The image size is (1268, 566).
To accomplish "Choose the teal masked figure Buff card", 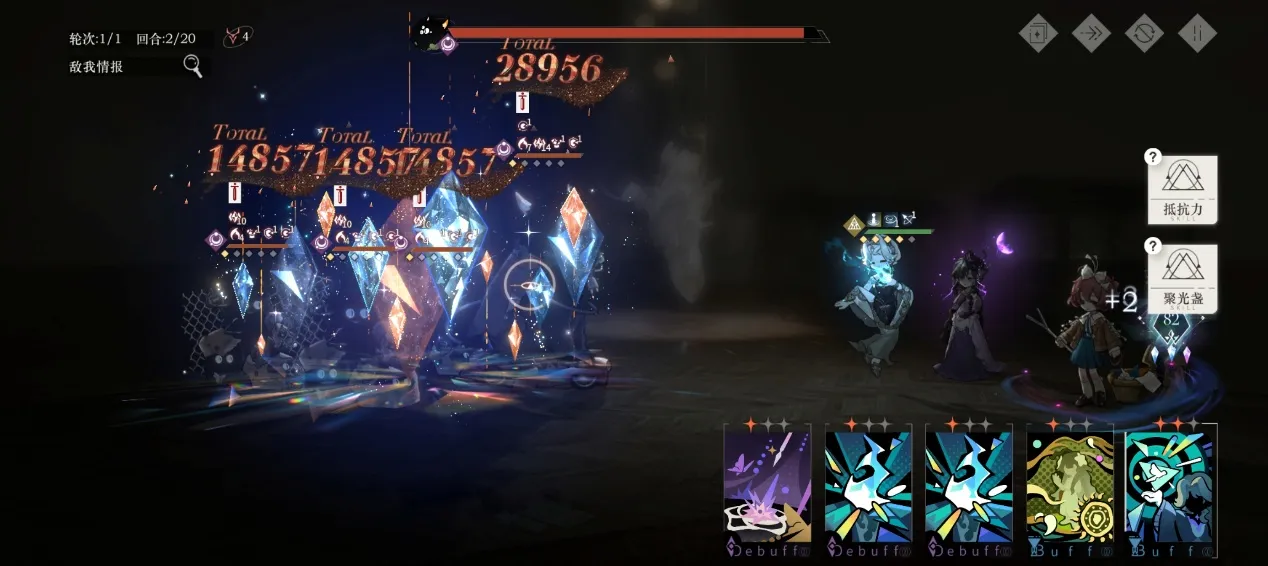I will pyautogui.click(x=1170, y=487).
